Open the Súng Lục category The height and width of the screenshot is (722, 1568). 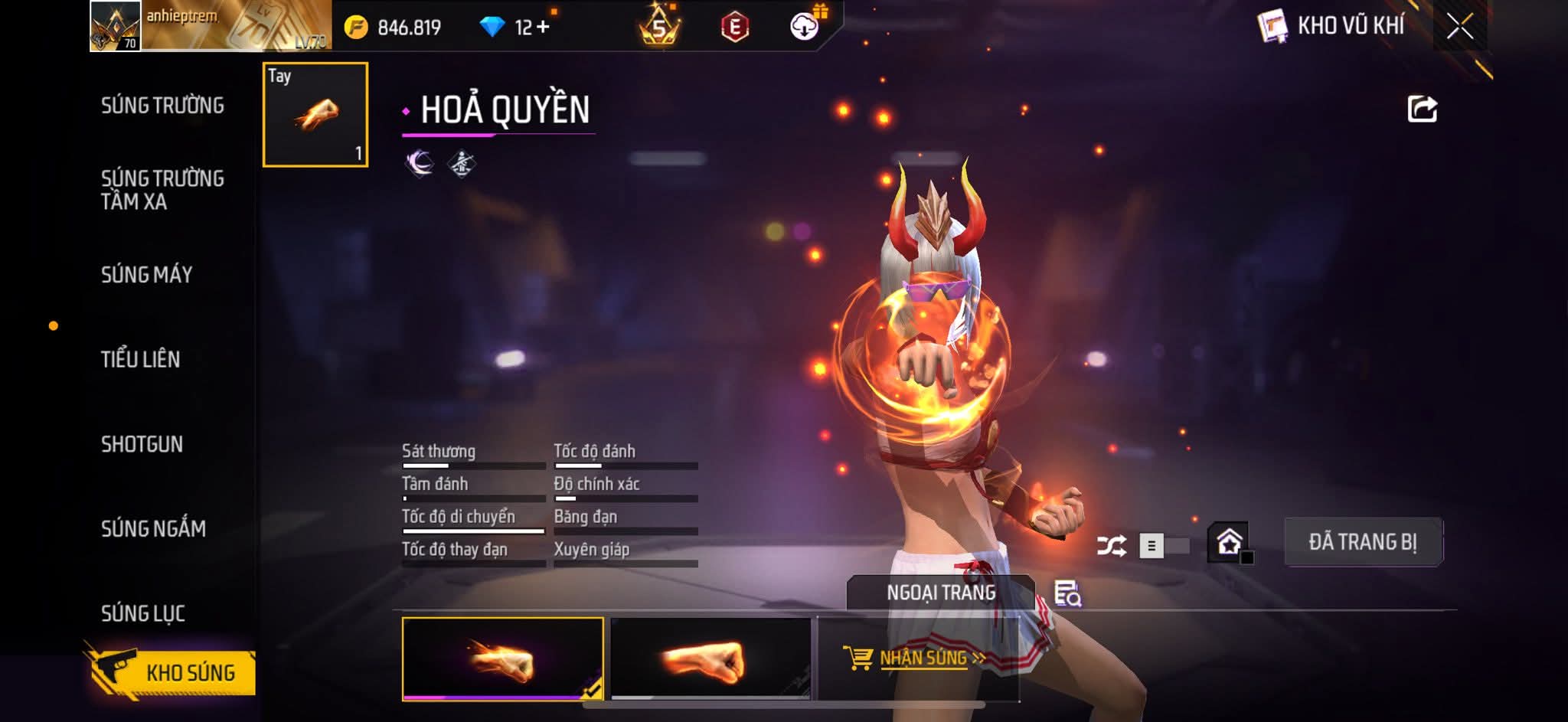(143, 613)
